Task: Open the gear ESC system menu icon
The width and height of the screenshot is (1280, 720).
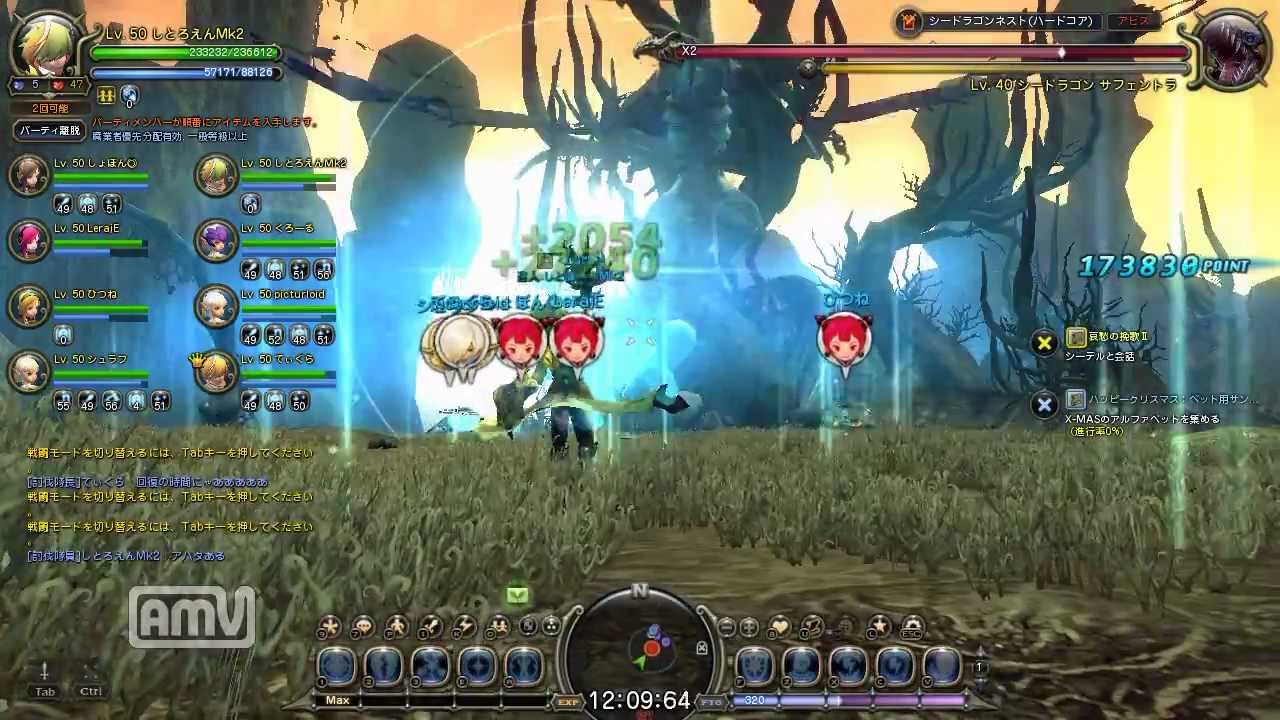Action: (911, 627)
